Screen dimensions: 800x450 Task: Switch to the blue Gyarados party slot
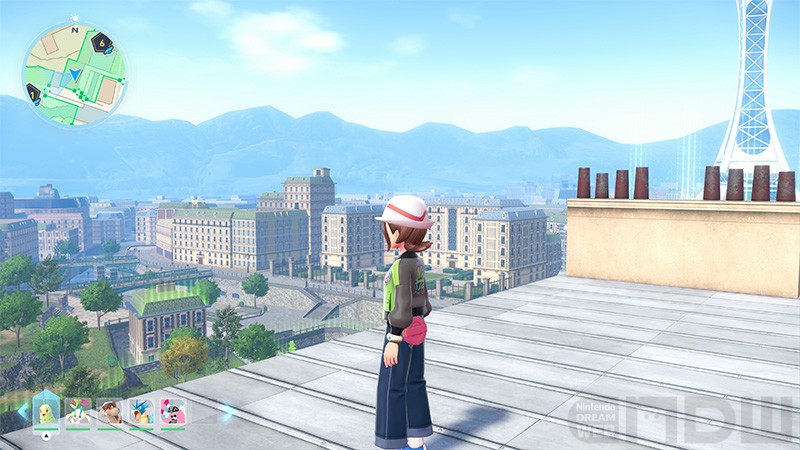[x=141, y=410]
